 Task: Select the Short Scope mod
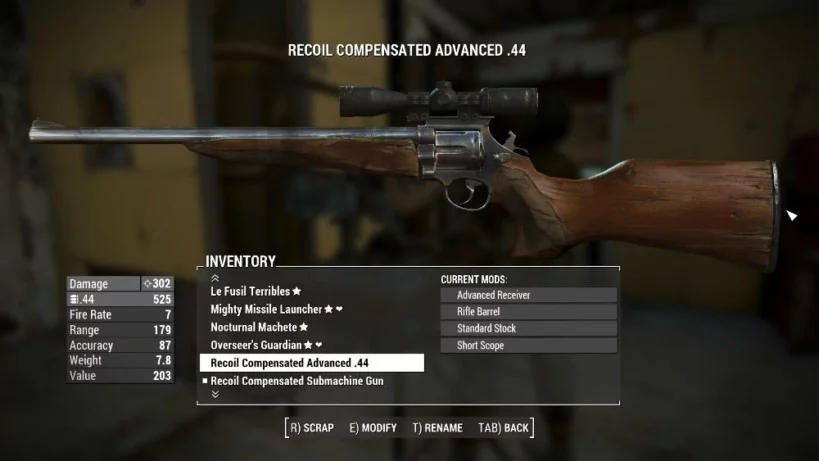click(x=529, y=346)
